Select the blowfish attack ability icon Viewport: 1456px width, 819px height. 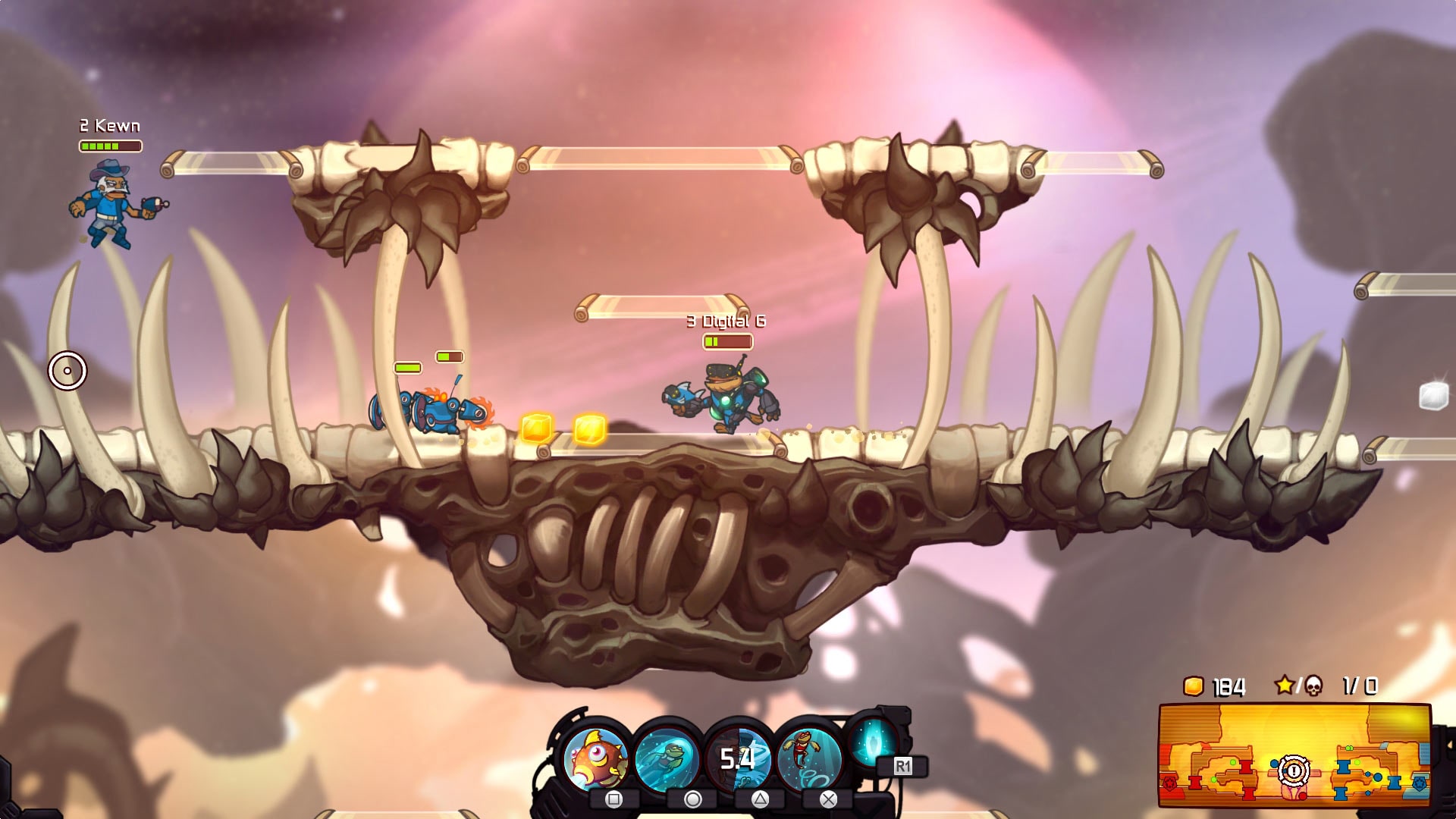tap(598, 757)
